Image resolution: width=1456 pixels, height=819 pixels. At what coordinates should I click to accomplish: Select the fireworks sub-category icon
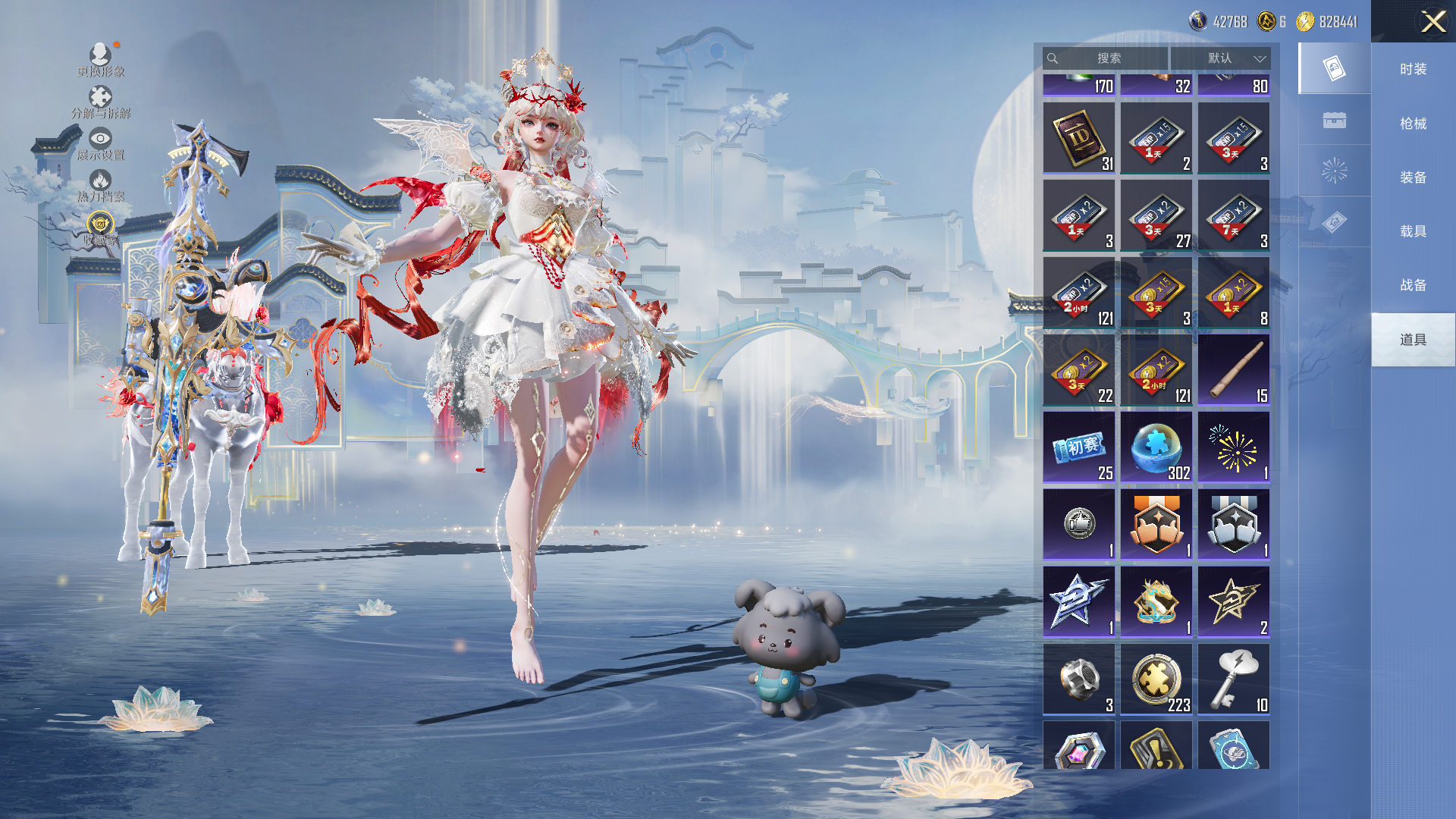click(x=1334, y=171)
